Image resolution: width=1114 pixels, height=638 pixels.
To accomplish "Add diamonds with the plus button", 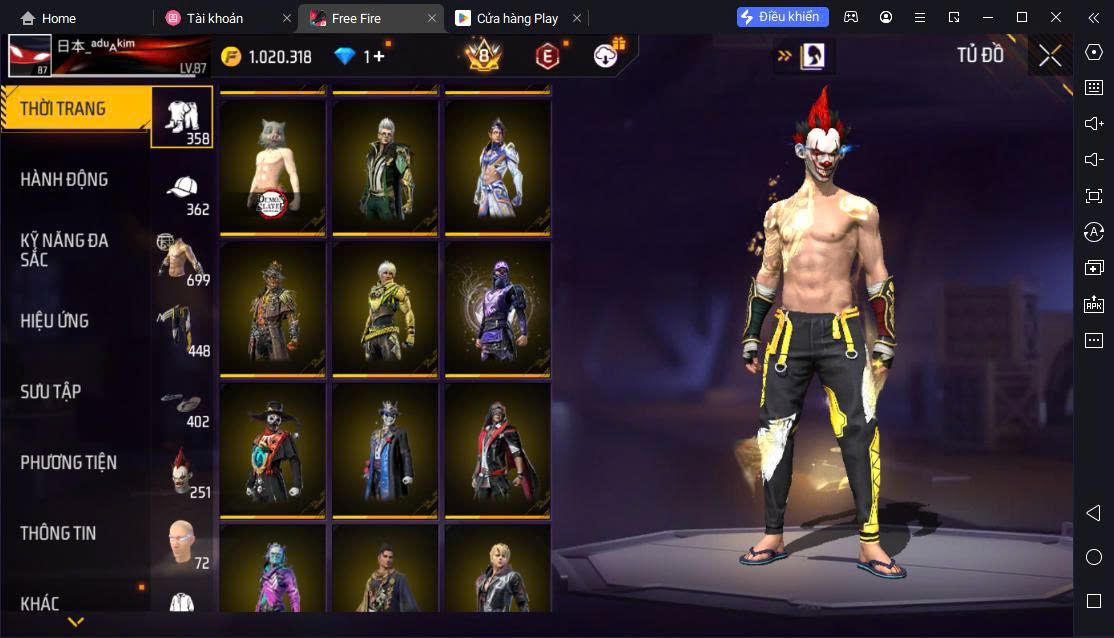I will pyautogui.click(x=379, y=57).
